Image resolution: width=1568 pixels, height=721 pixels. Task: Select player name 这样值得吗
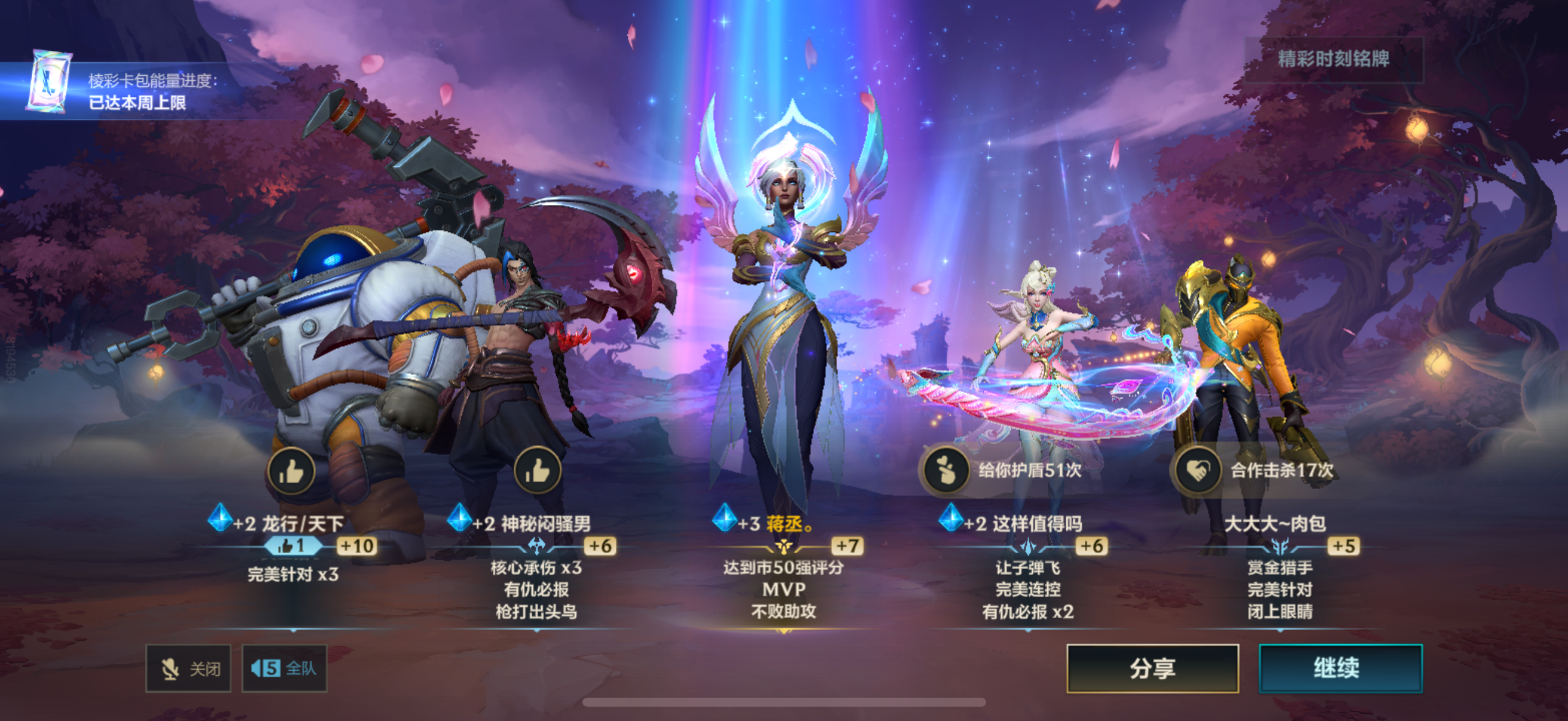click(x=1037, y=523)
